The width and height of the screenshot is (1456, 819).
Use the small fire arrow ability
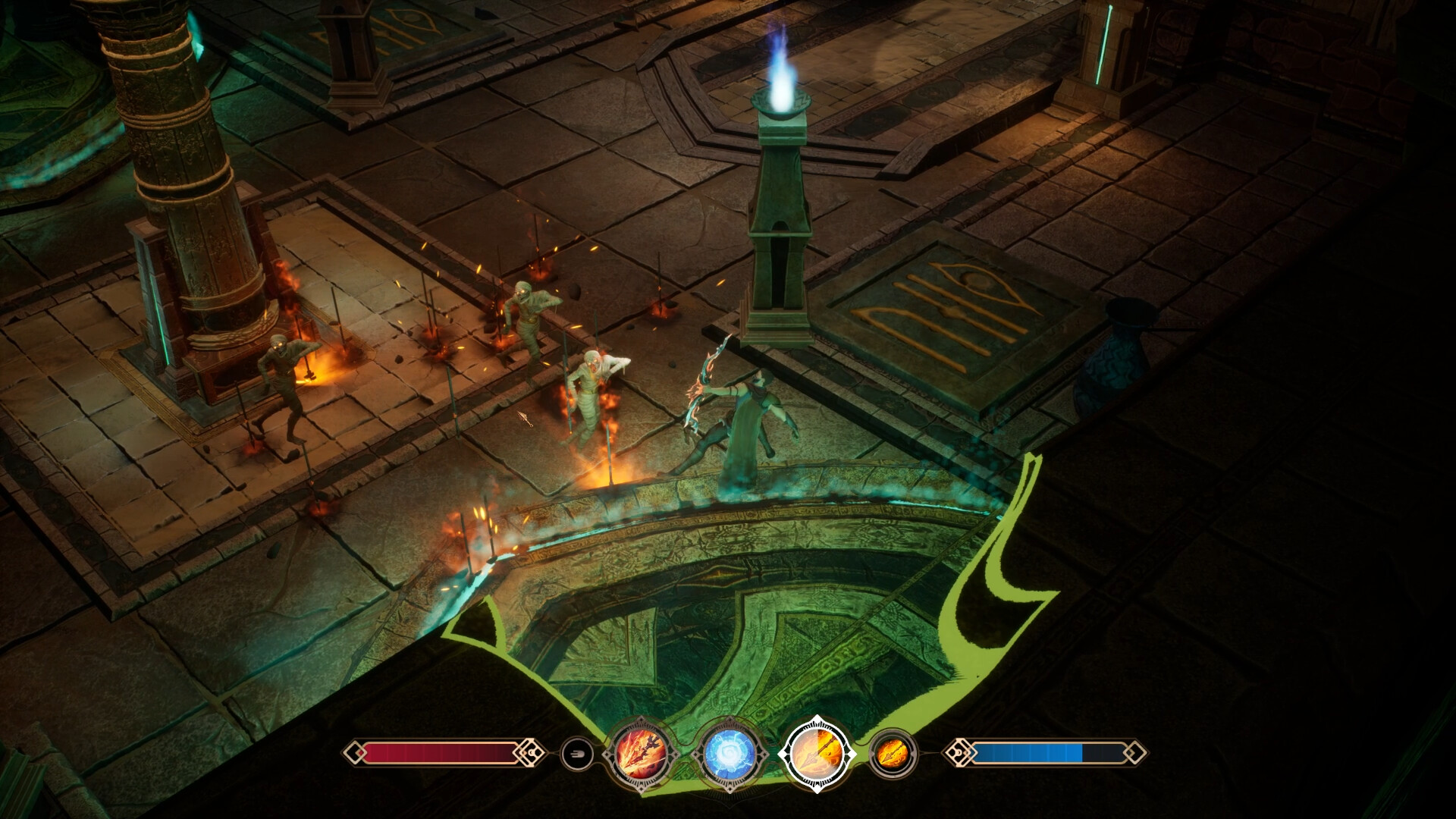click(x=893, y=754)
